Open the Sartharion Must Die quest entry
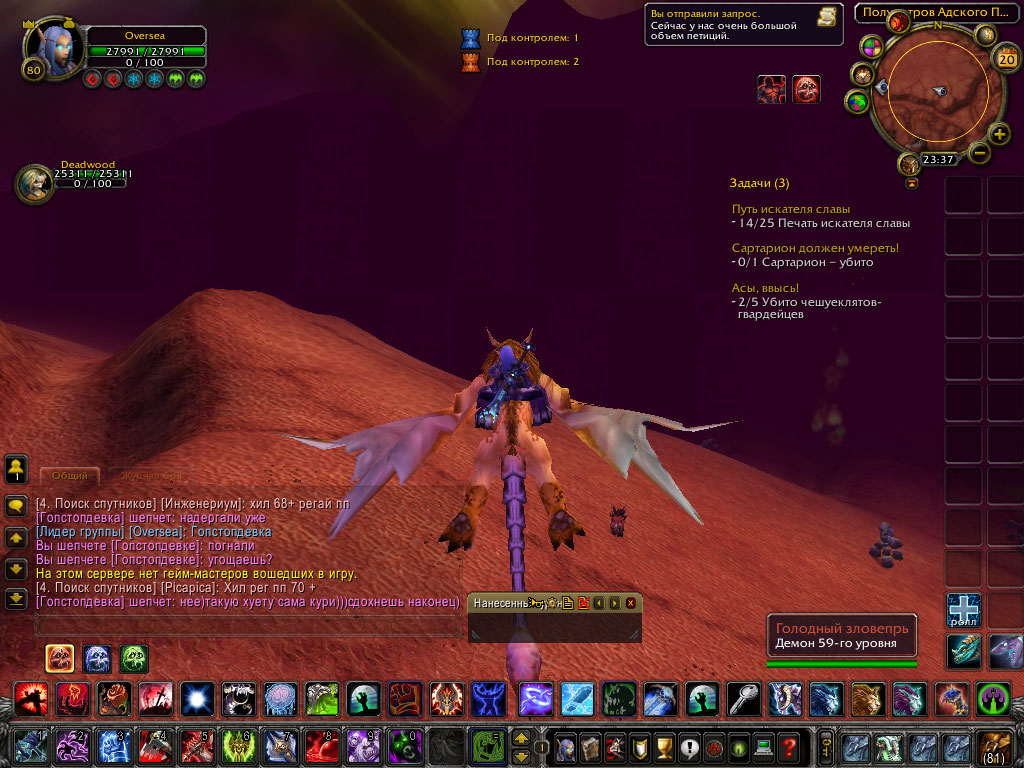The width and height of the screenshot is (1024, 768). point(815,247)
